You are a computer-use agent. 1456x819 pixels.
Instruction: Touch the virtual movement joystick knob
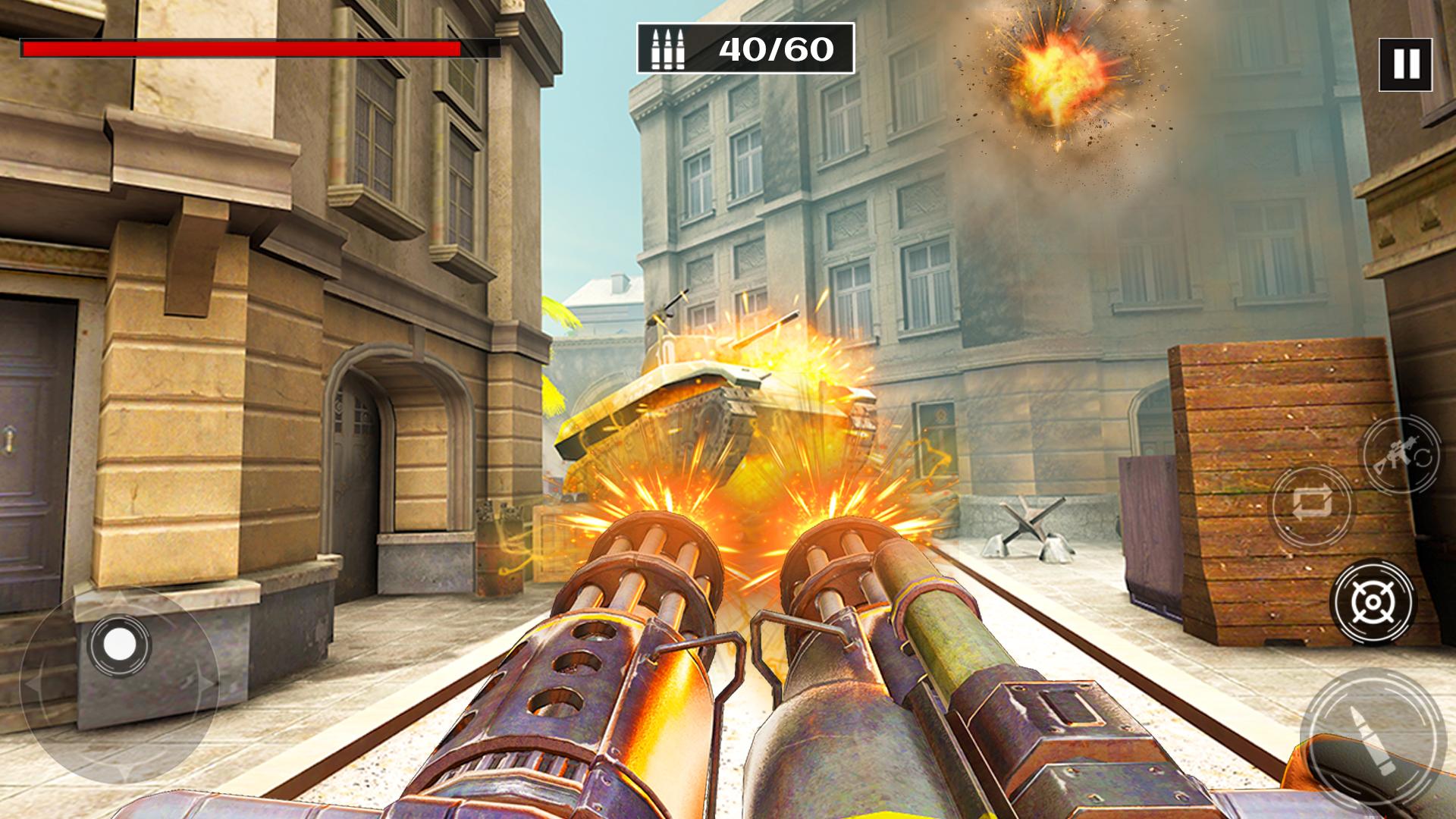point(119,645)
